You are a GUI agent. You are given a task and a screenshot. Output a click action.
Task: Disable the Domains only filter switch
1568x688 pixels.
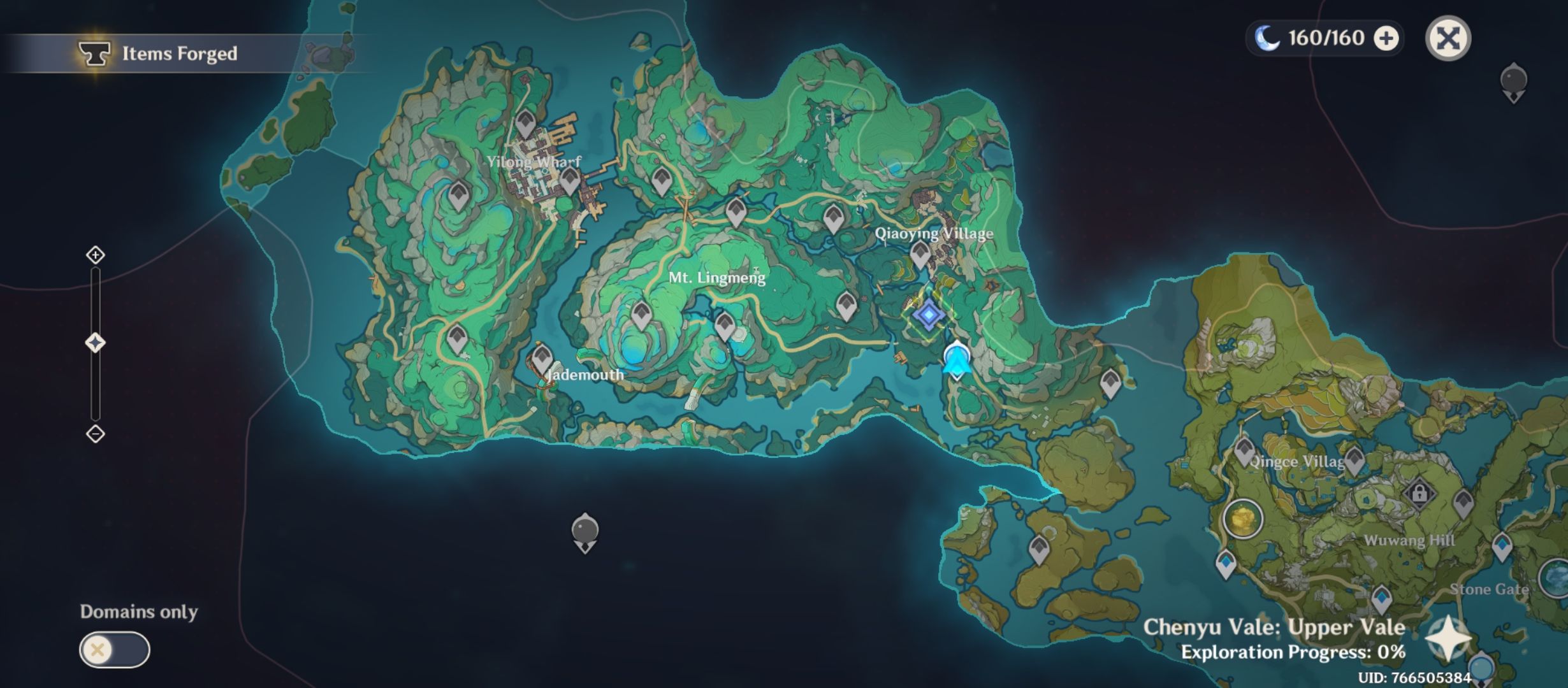tap(116, 651)
